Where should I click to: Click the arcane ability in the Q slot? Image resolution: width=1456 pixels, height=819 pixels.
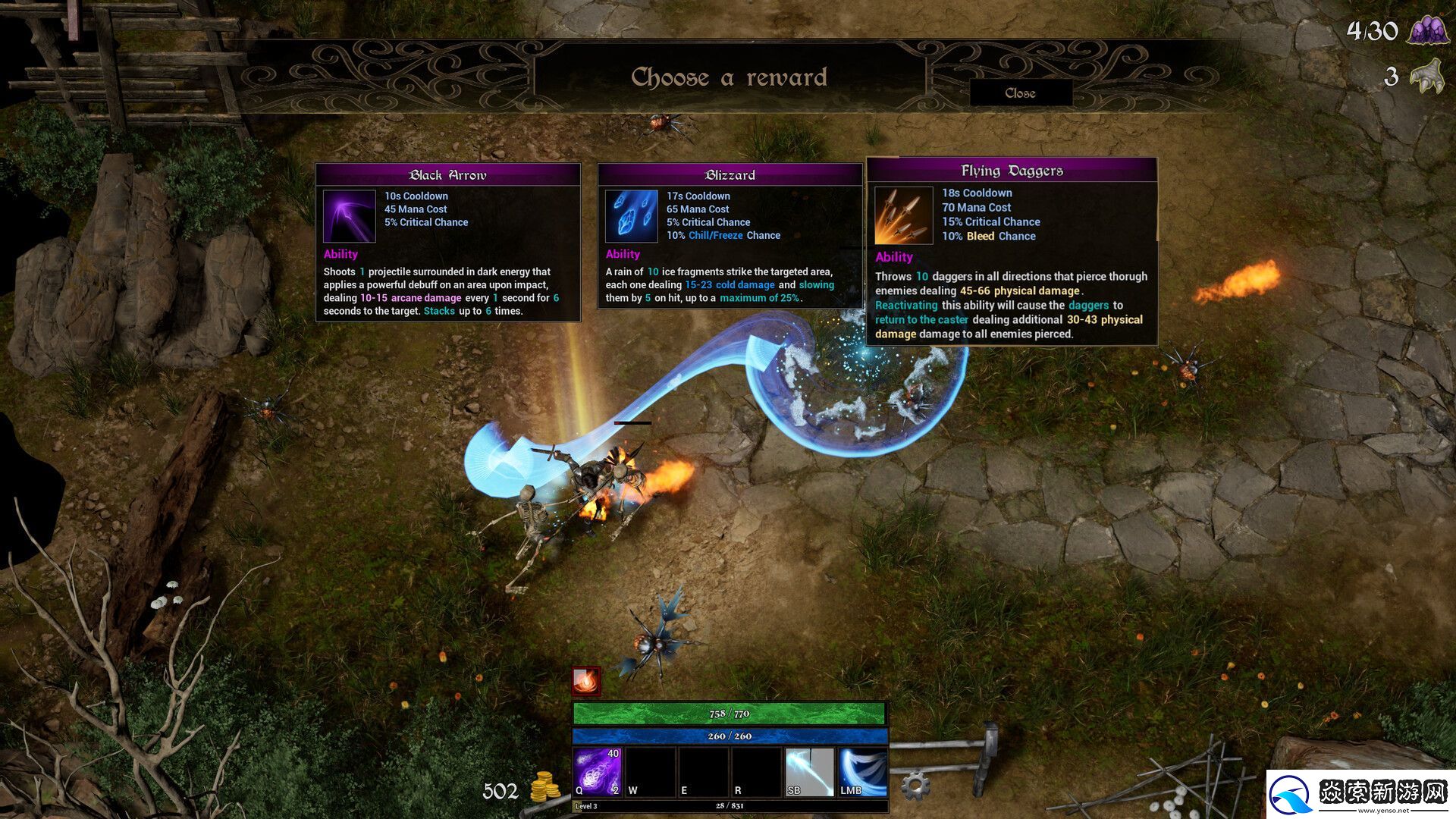tap(598, 772)
